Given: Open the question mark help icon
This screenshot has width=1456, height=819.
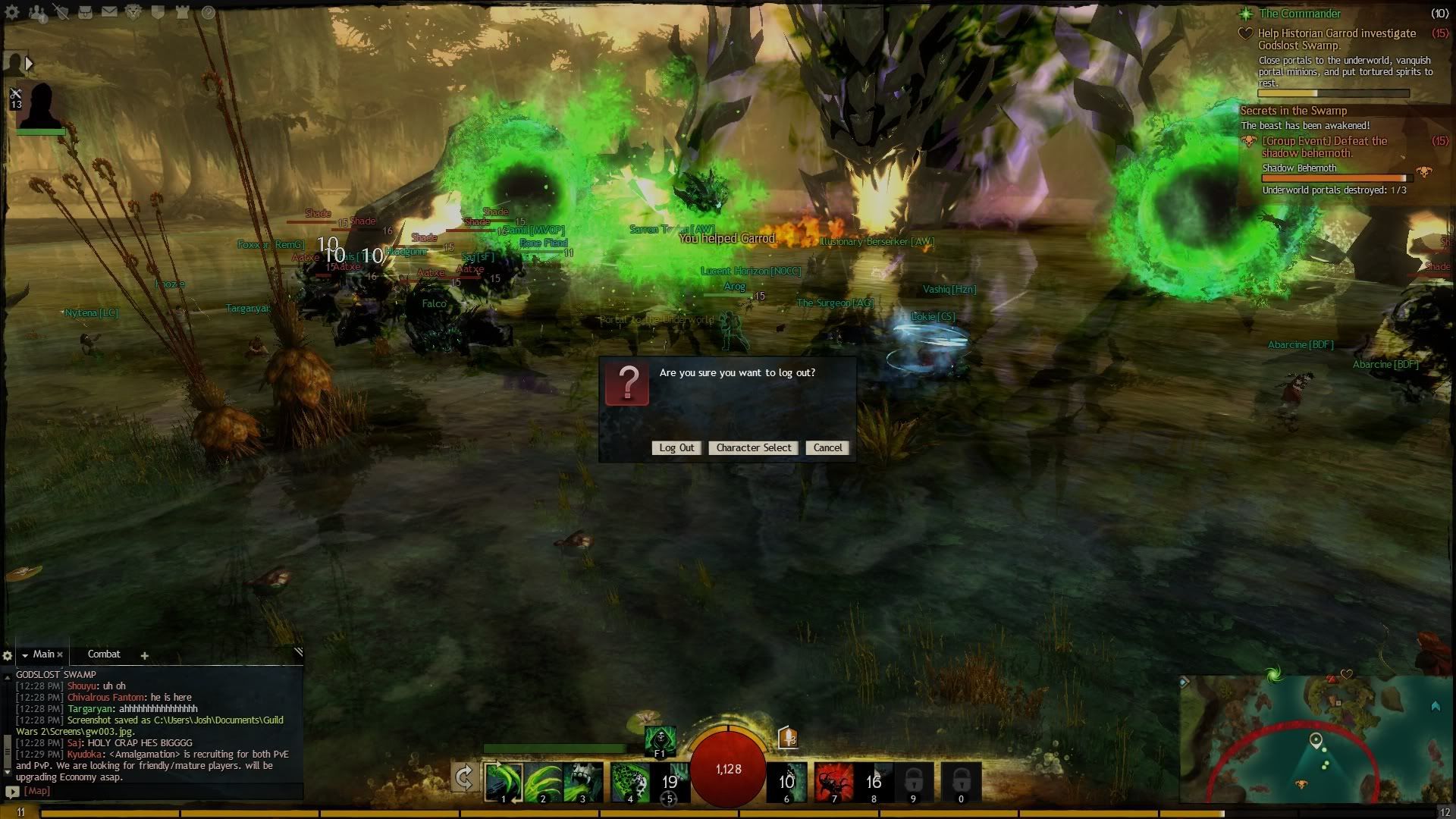Looking at the screenshot, I should (x=209, y=12).
